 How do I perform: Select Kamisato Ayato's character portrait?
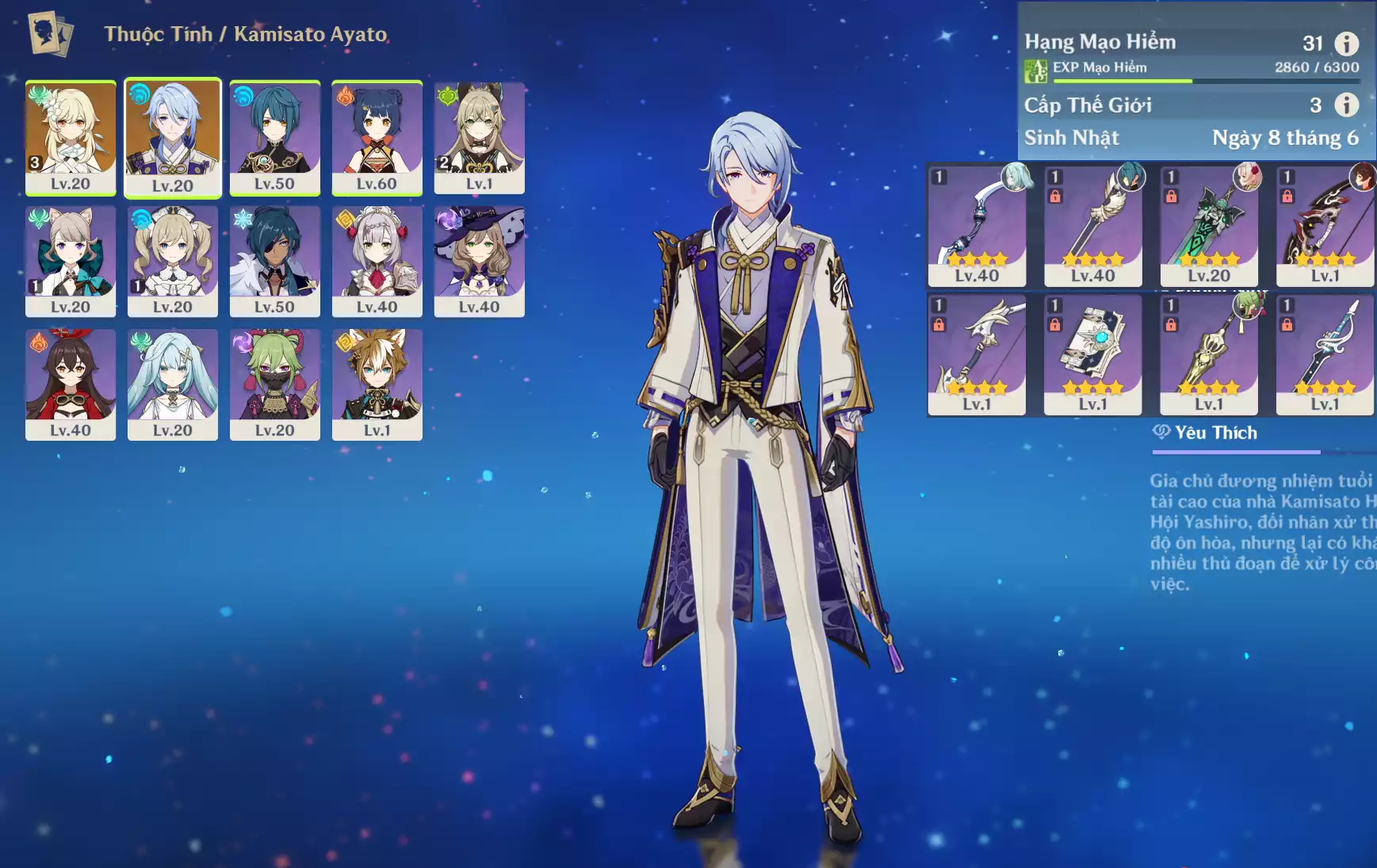pos(173,136)
